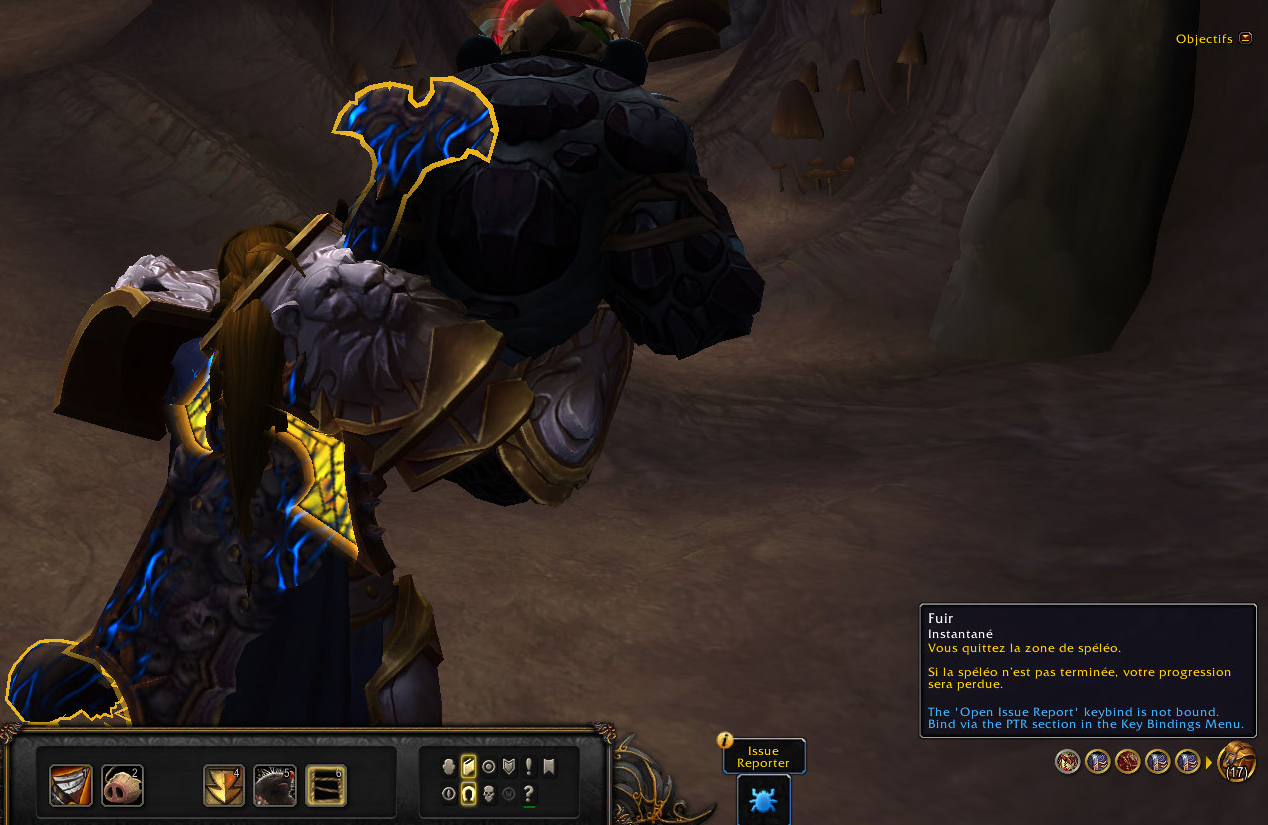This screenshot has width=1268, height=825.
Task: Open the question mark help button
Action: pyautogui.click(x=529, y=793)
